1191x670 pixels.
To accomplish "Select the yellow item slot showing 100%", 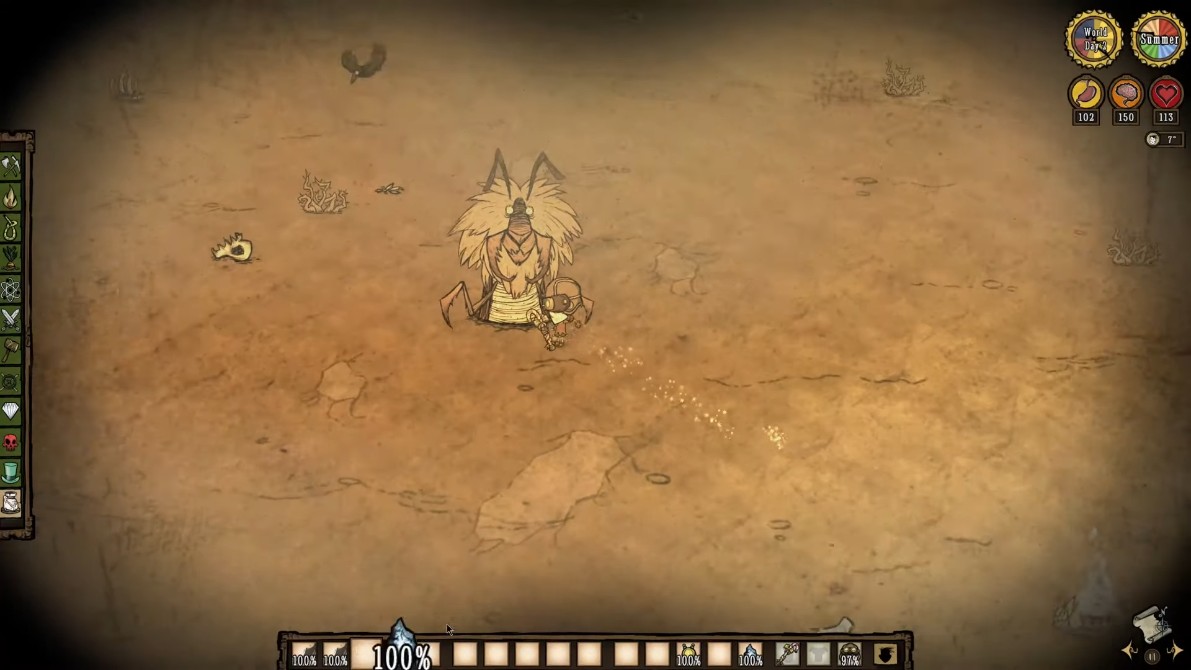I will click(688, 654).
